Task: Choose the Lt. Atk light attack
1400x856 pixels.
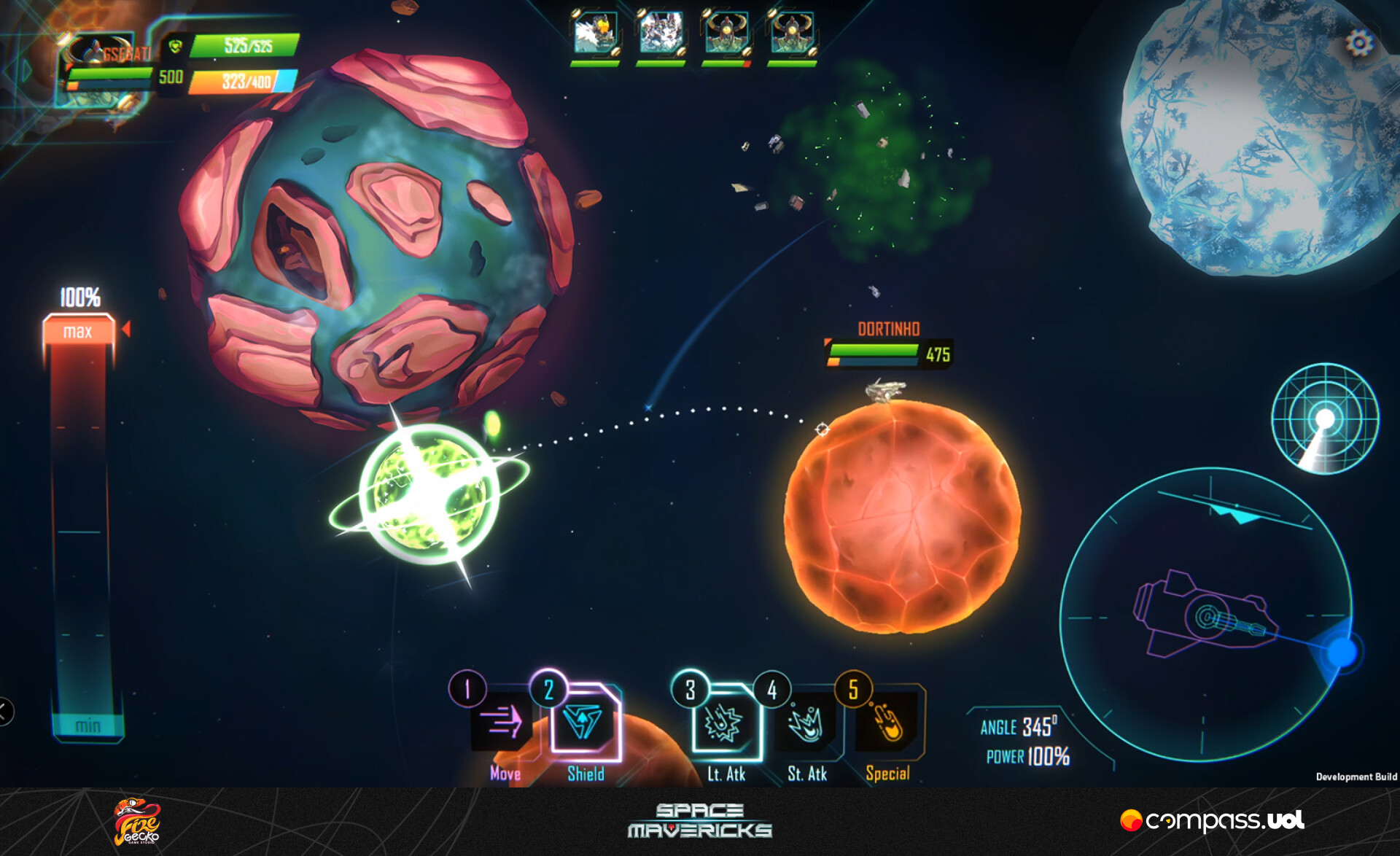Action: click(x=723, y=723)
